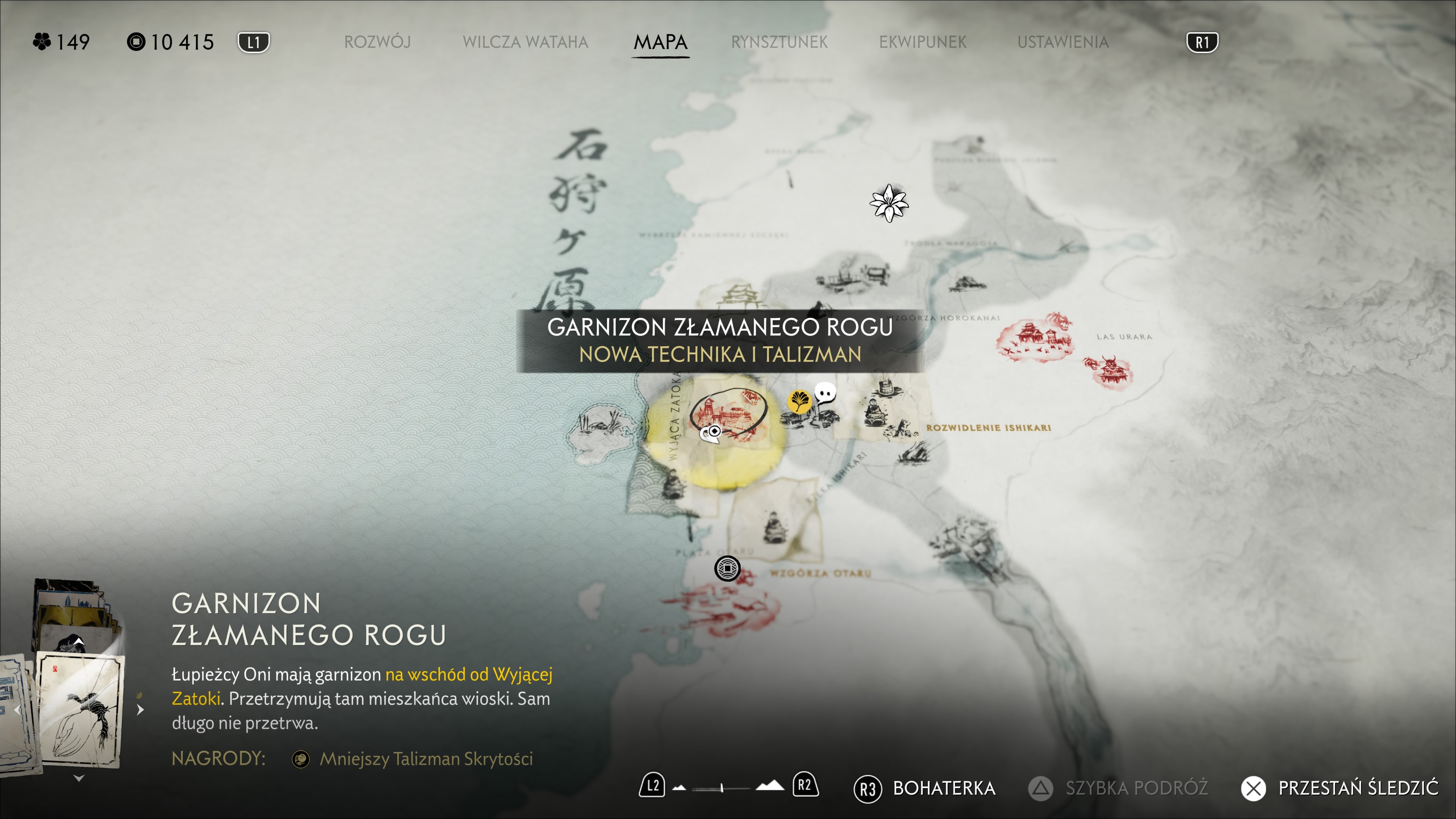This screenshot has height=819, width=1456.
Task: Open the Rynsztunek tab
Action: 779,42
